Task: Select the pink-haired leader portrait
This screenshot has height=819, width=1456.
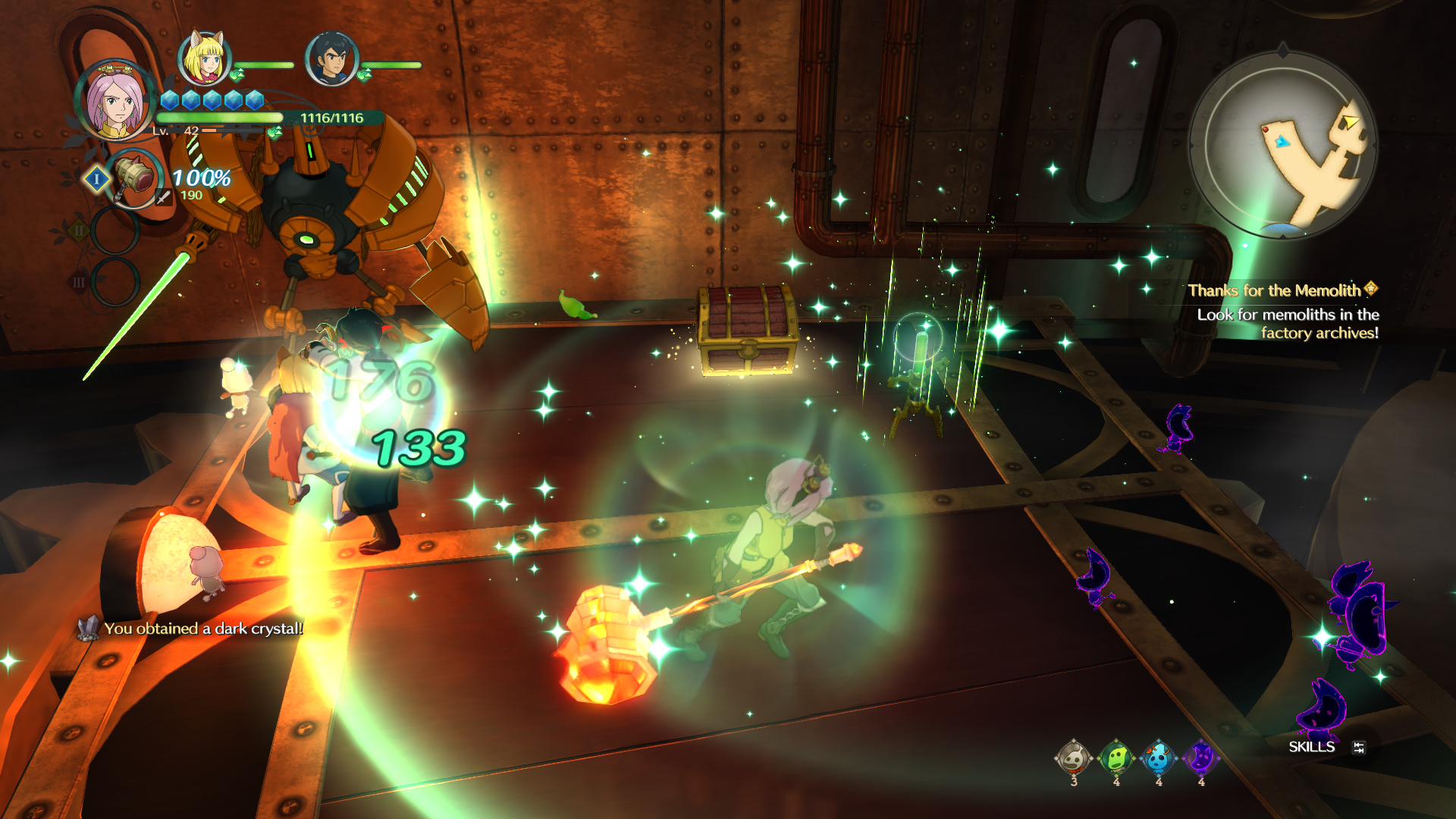Action: (x=115, y=101)
